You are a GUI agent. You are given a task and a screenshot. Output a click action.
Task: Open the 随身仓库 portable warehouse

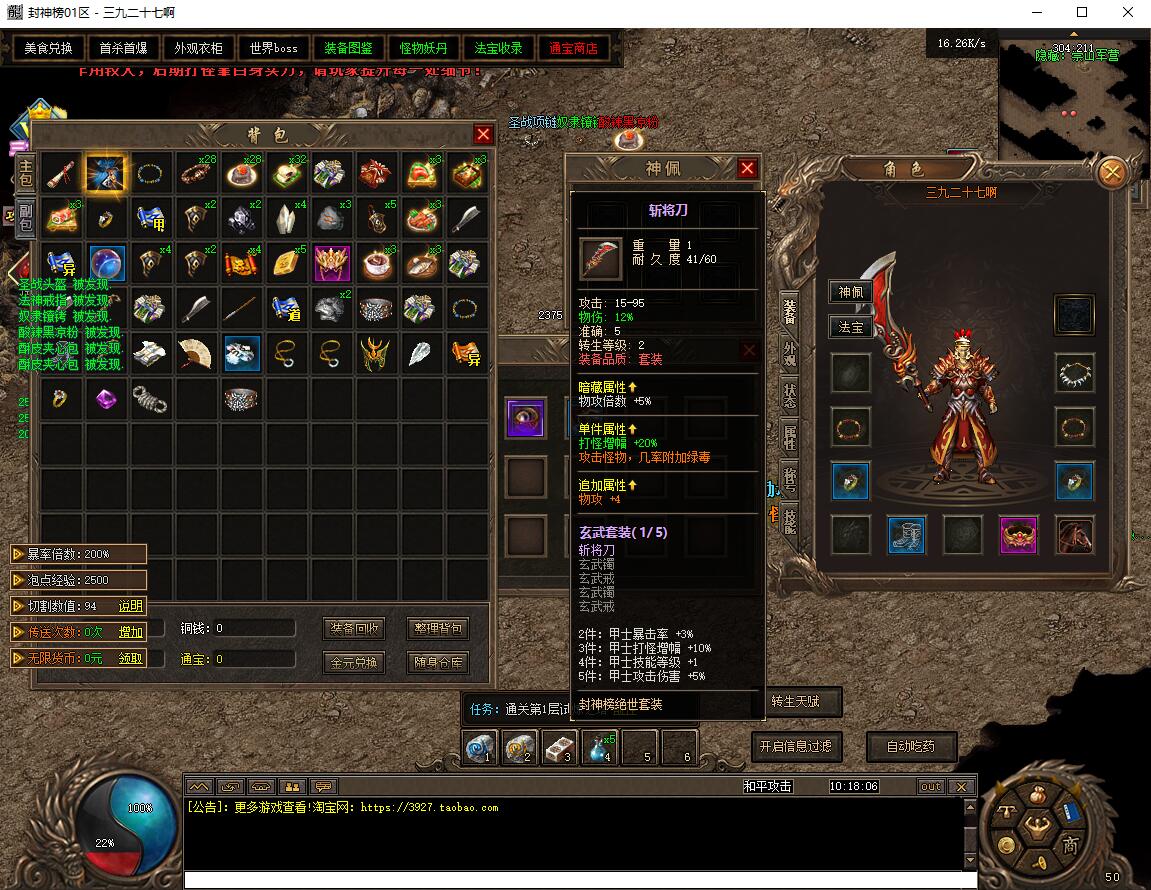click(438, 662)
